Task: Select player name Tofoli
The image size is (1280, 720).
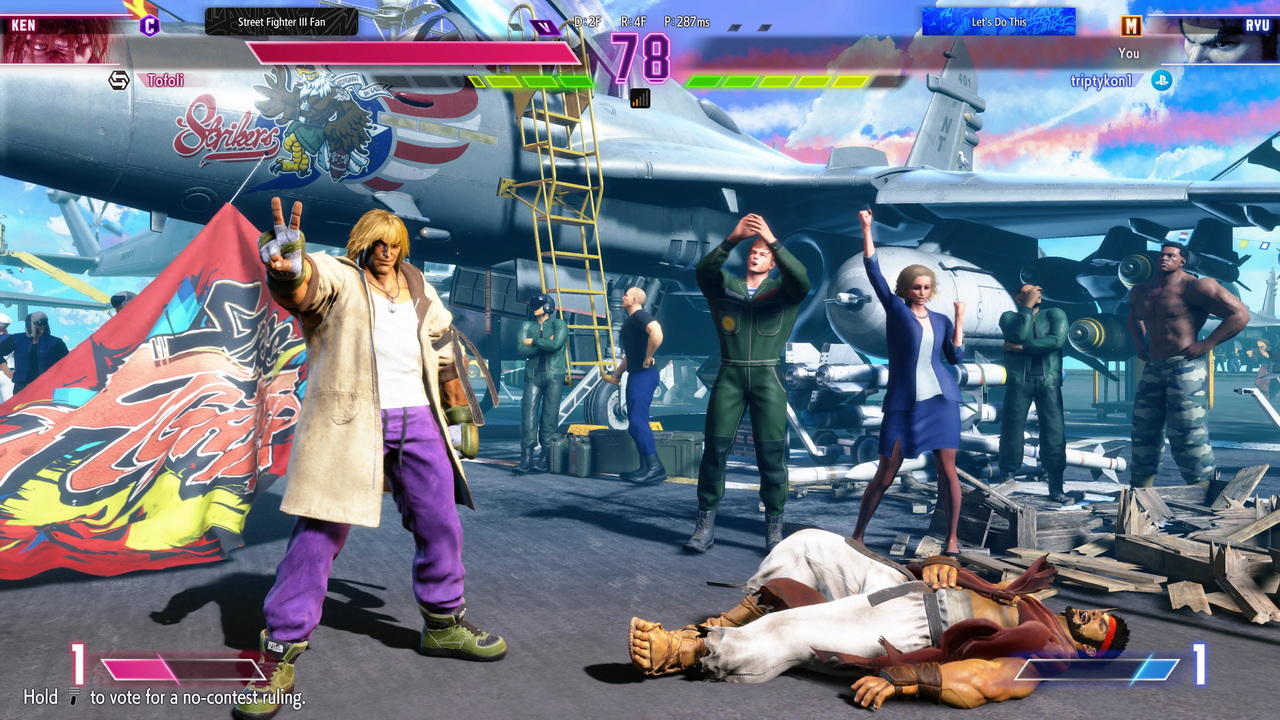Action: coord(166,80)
